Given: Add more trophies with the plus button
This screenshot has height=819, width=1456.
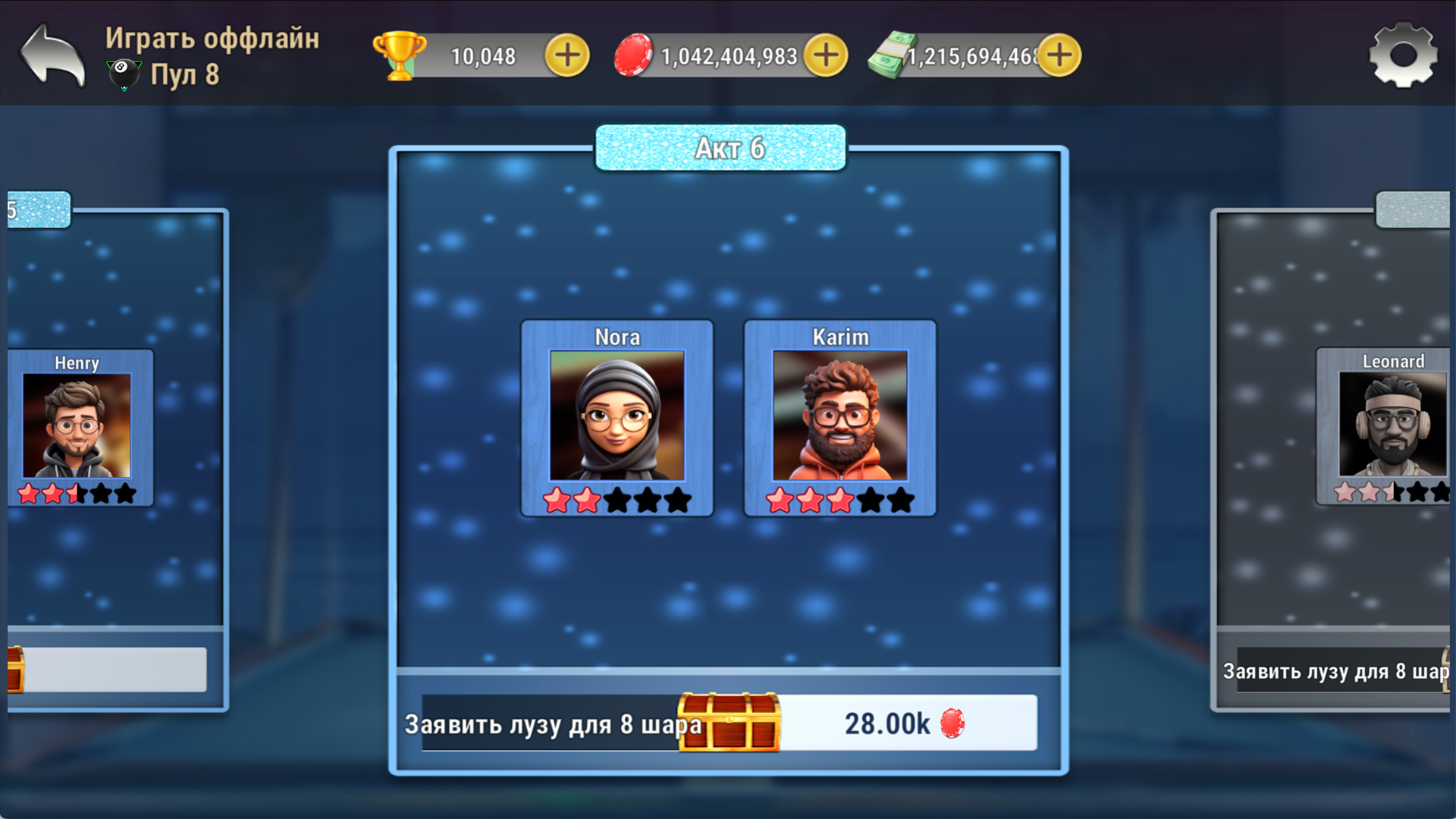Looking at the screenshot, I should pos(566,54).
